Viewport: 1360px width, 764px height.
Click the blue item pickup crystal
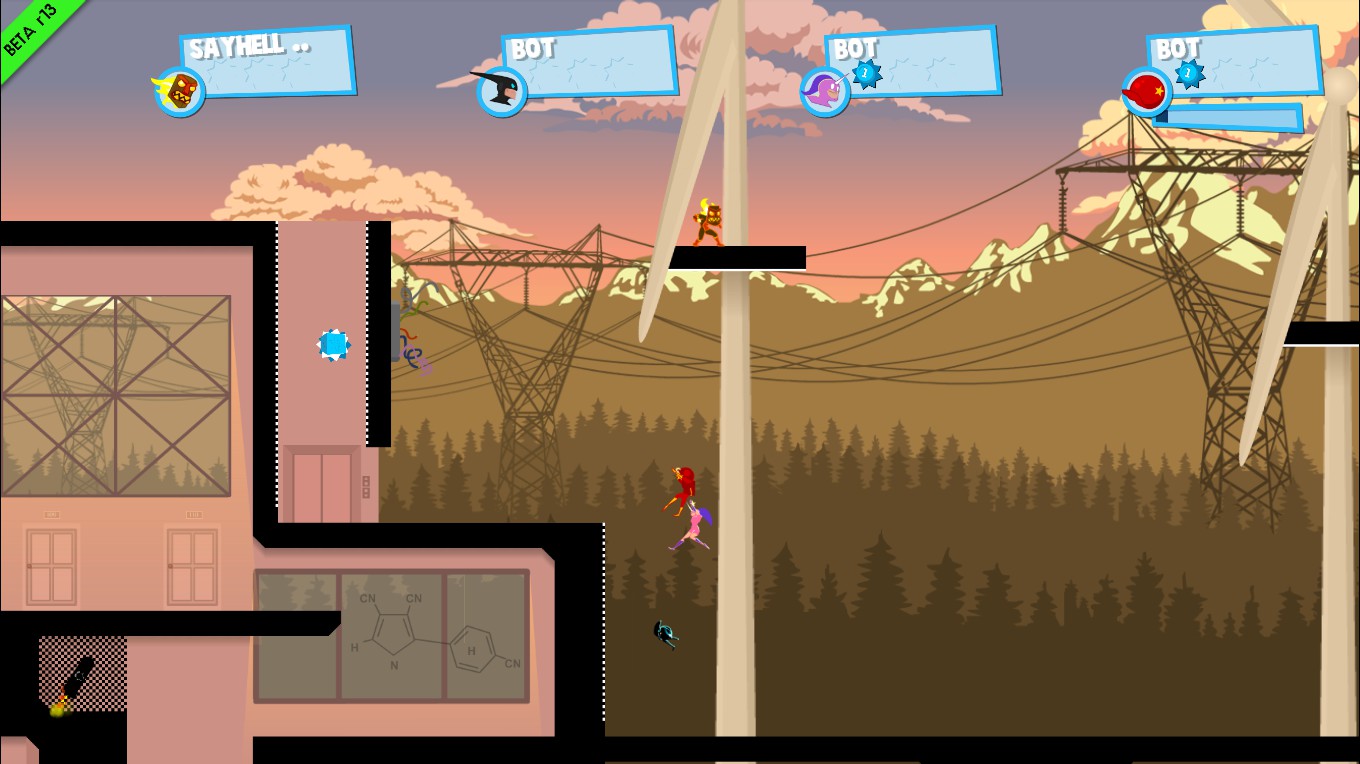pyautogui.click(x=333, y=344)
